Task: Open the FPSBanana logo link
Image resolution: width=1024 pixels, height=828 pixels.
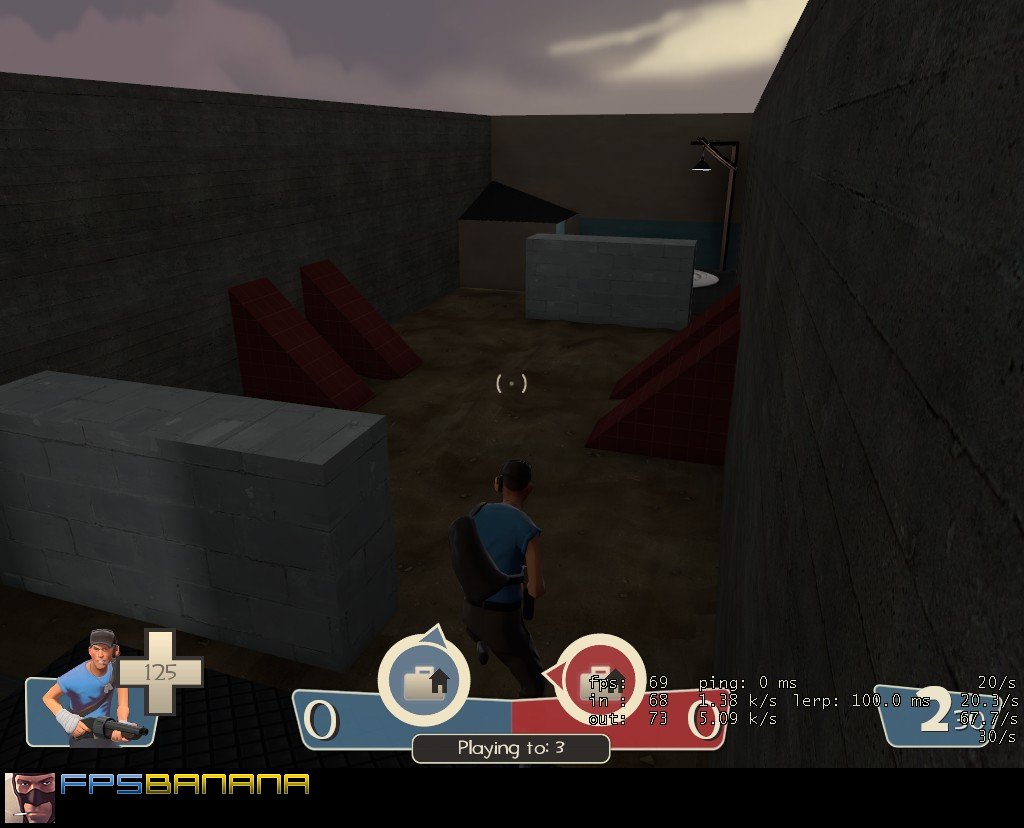Action: tap(185, 784)
